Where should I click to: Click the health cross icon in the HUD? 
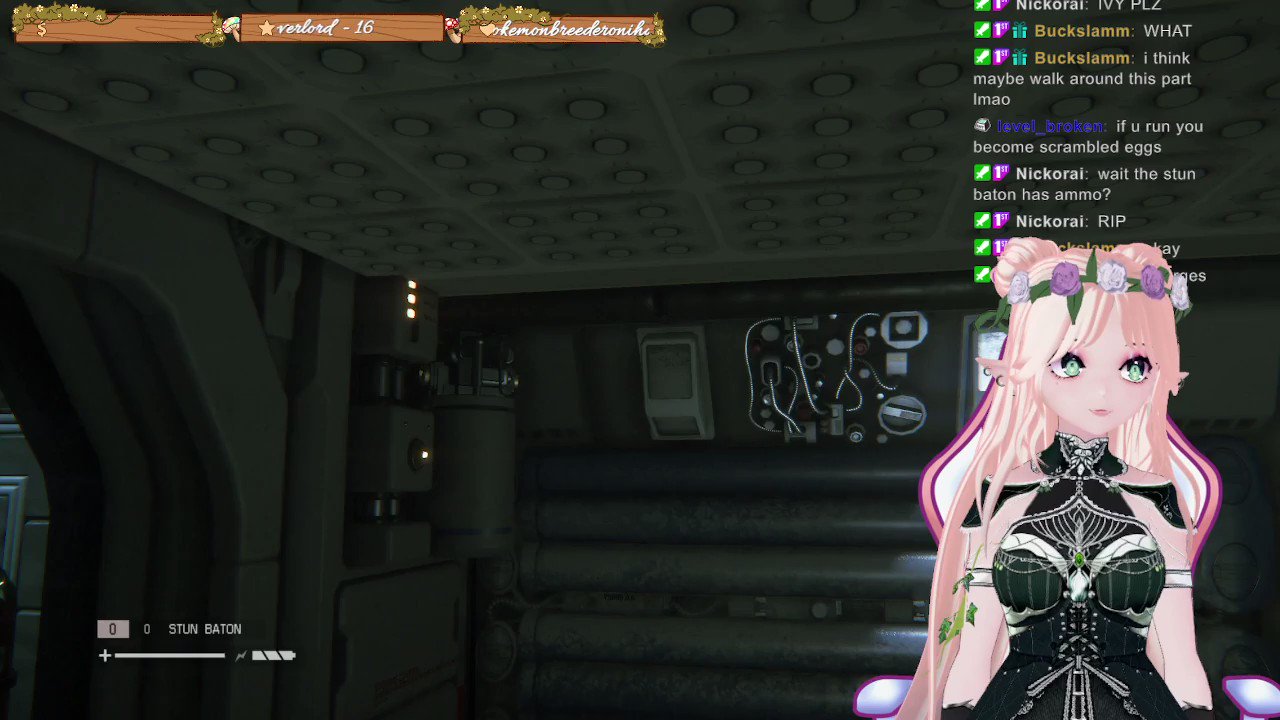point(105,655)
